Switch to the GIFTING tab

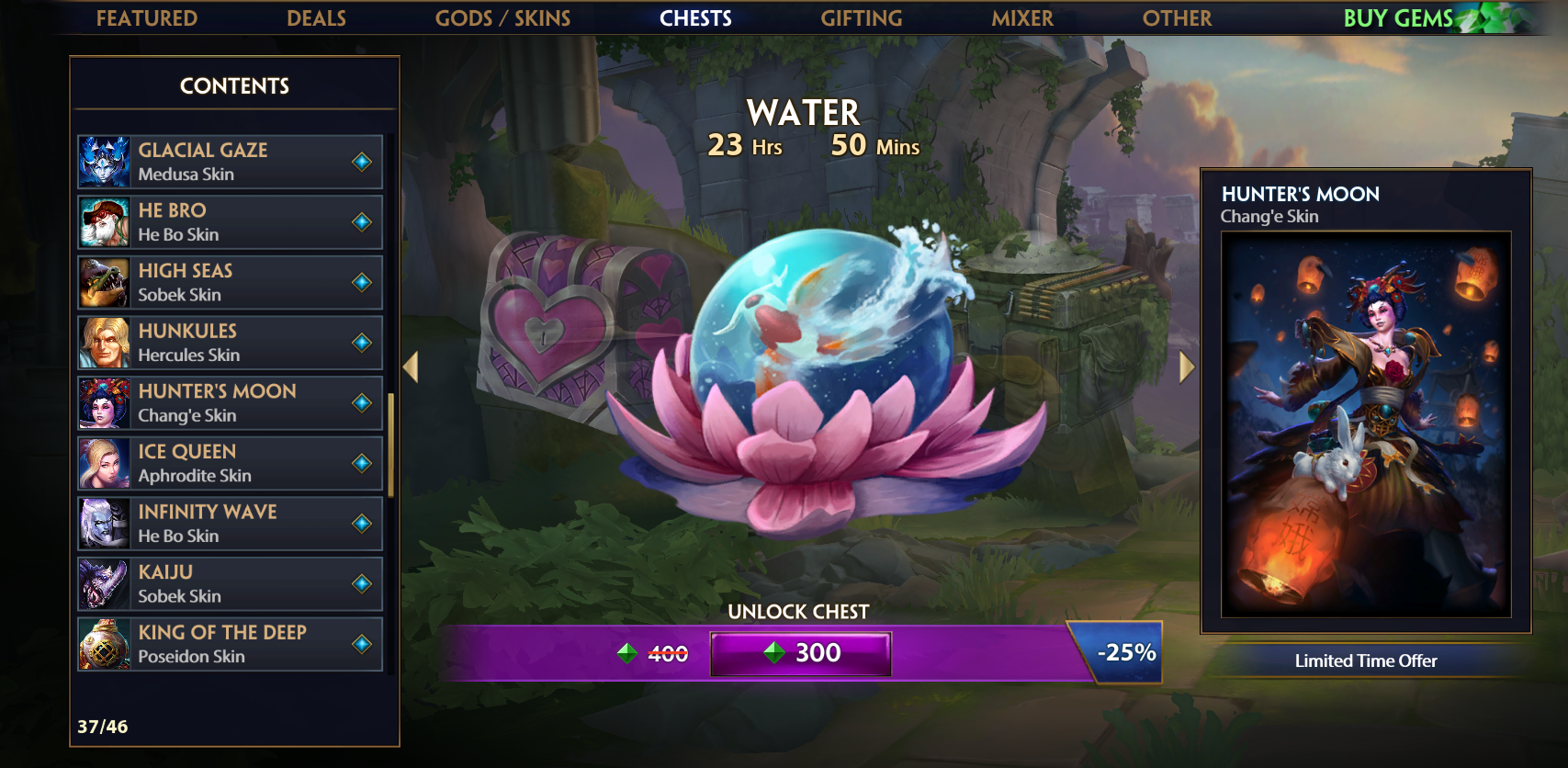[x=861, y=17]
